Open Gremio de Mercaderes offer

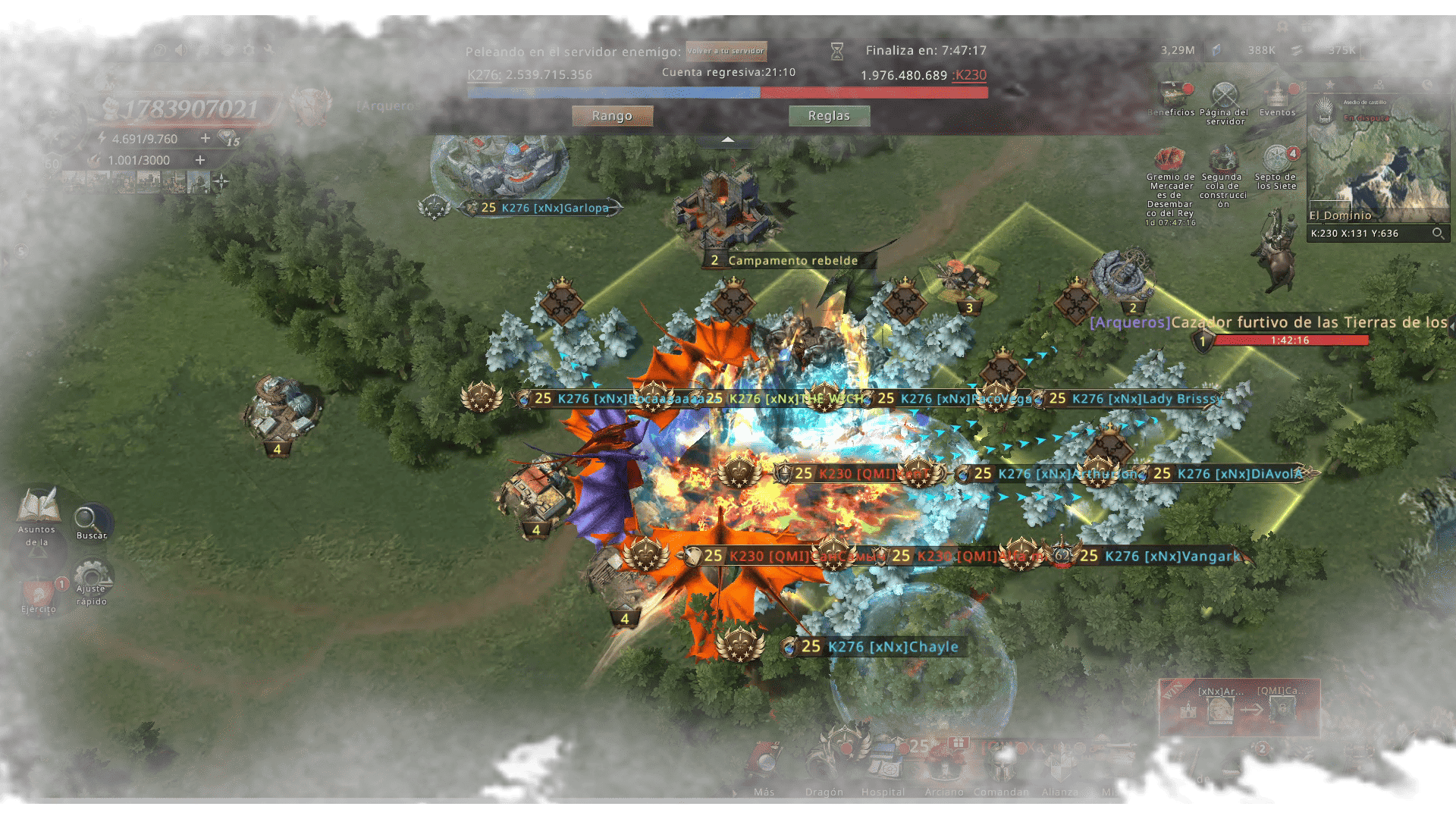click(x=1170, y=161)
